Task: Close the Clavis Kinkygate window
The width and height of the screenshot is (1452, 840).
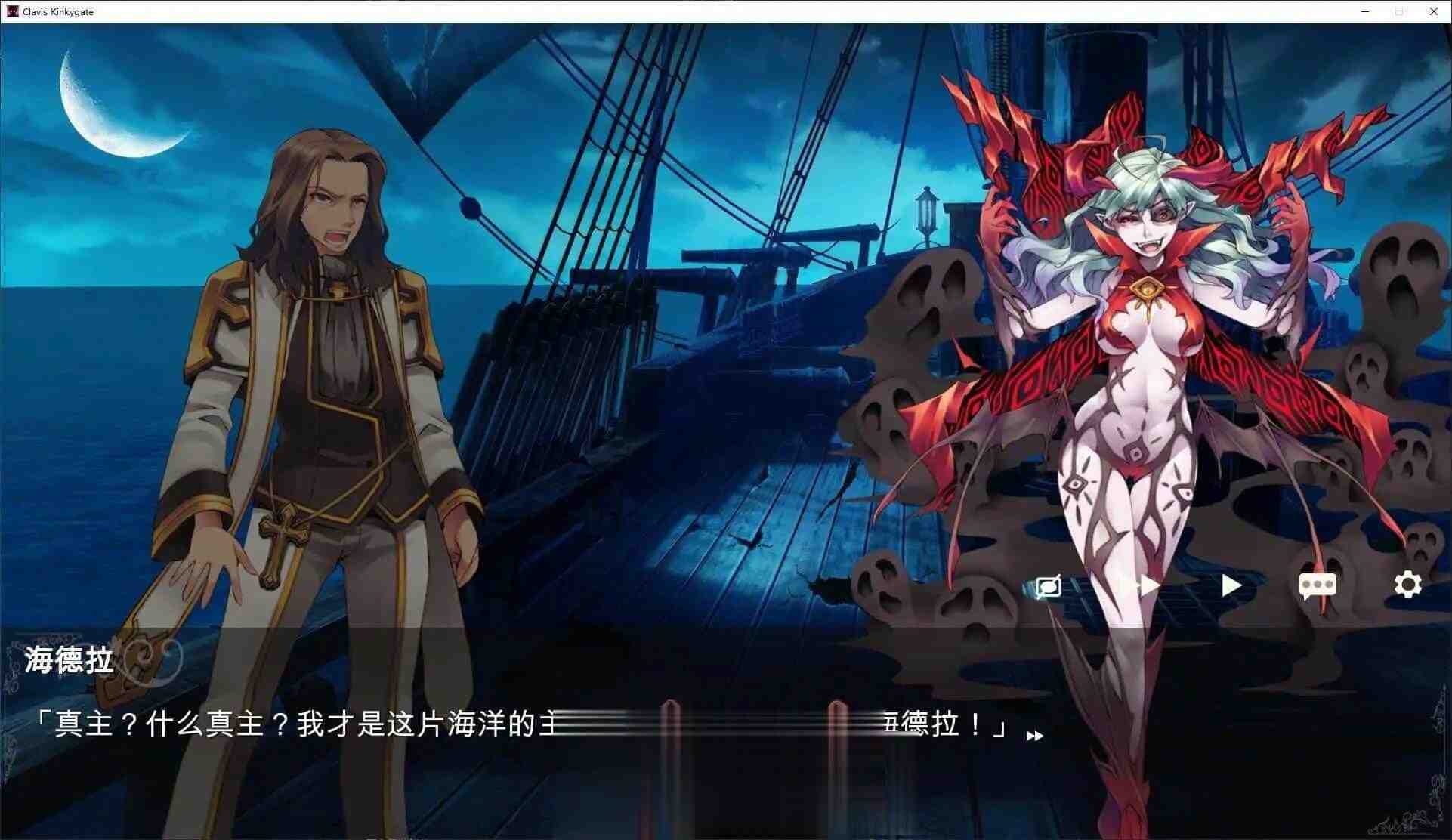Action: [x=1434, y=11]
